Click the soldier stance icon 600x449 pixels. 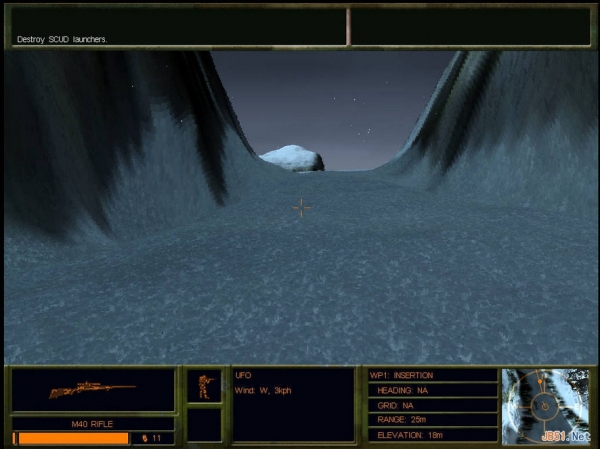[204, 386]
